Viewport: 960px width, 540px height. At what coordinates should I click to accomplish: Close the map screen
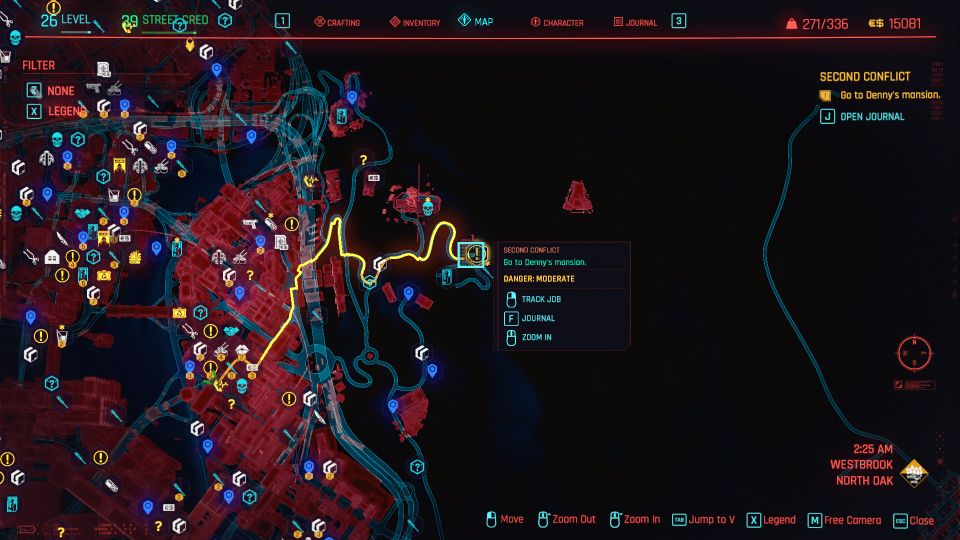point(912,520)
